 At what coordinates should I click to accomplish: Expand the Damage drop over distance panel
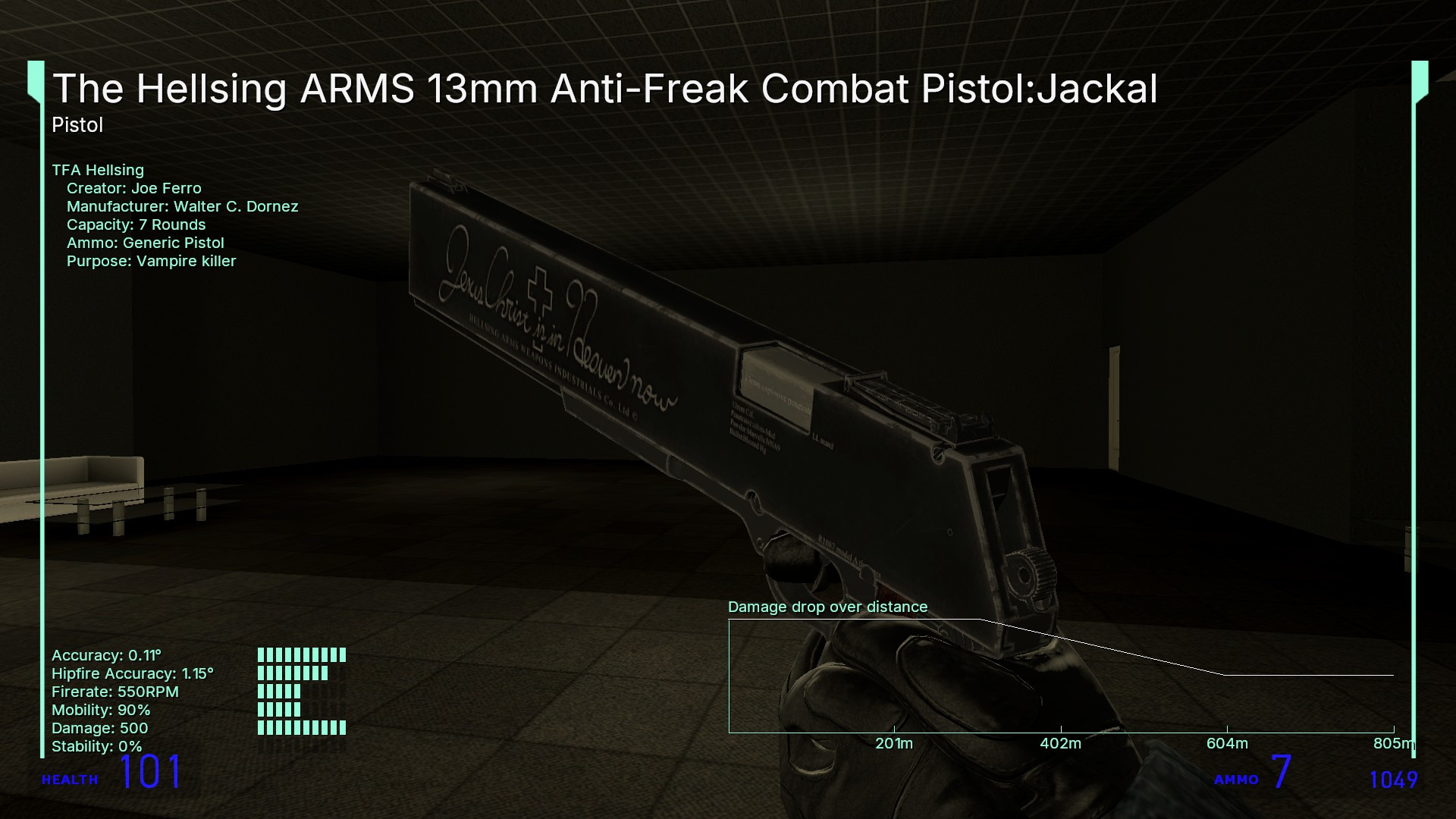pyautogui.click(x=828, y=607)
